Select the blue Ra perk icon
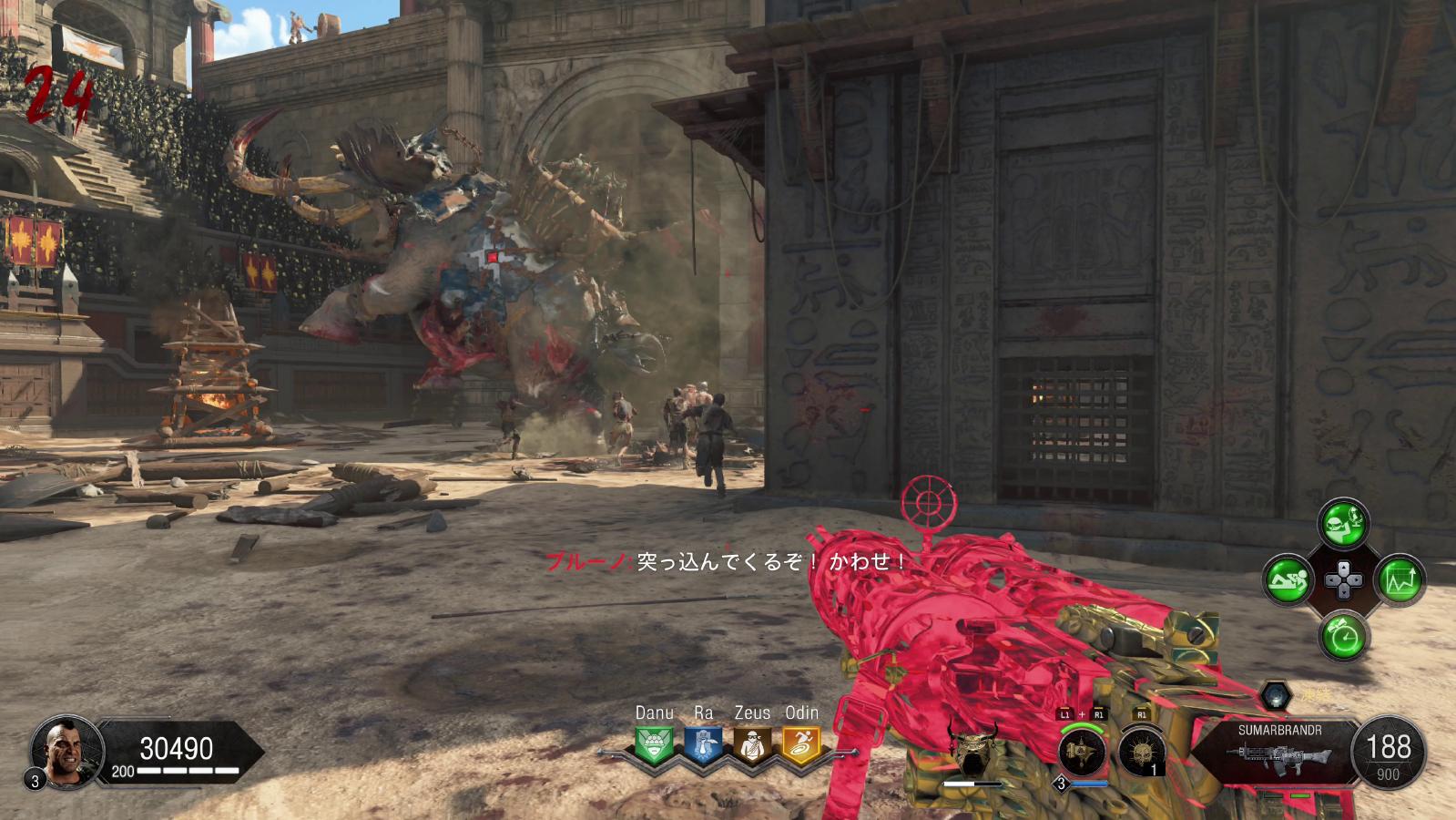The width and height of the screenshot is (1456, 820). point(703,744)
